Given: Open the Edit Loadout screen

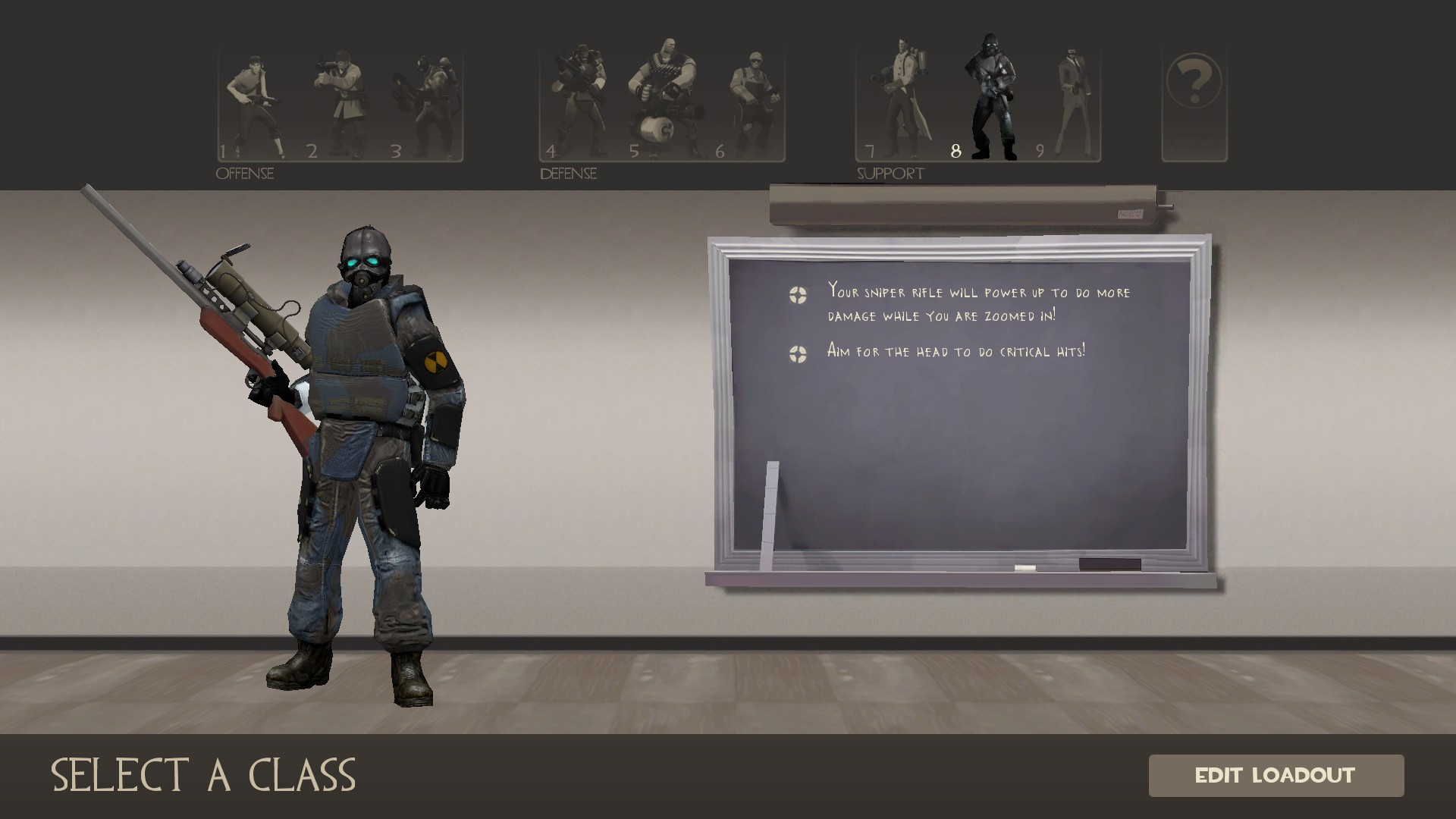Looking at the screenshot, I should coord(1276,776).
